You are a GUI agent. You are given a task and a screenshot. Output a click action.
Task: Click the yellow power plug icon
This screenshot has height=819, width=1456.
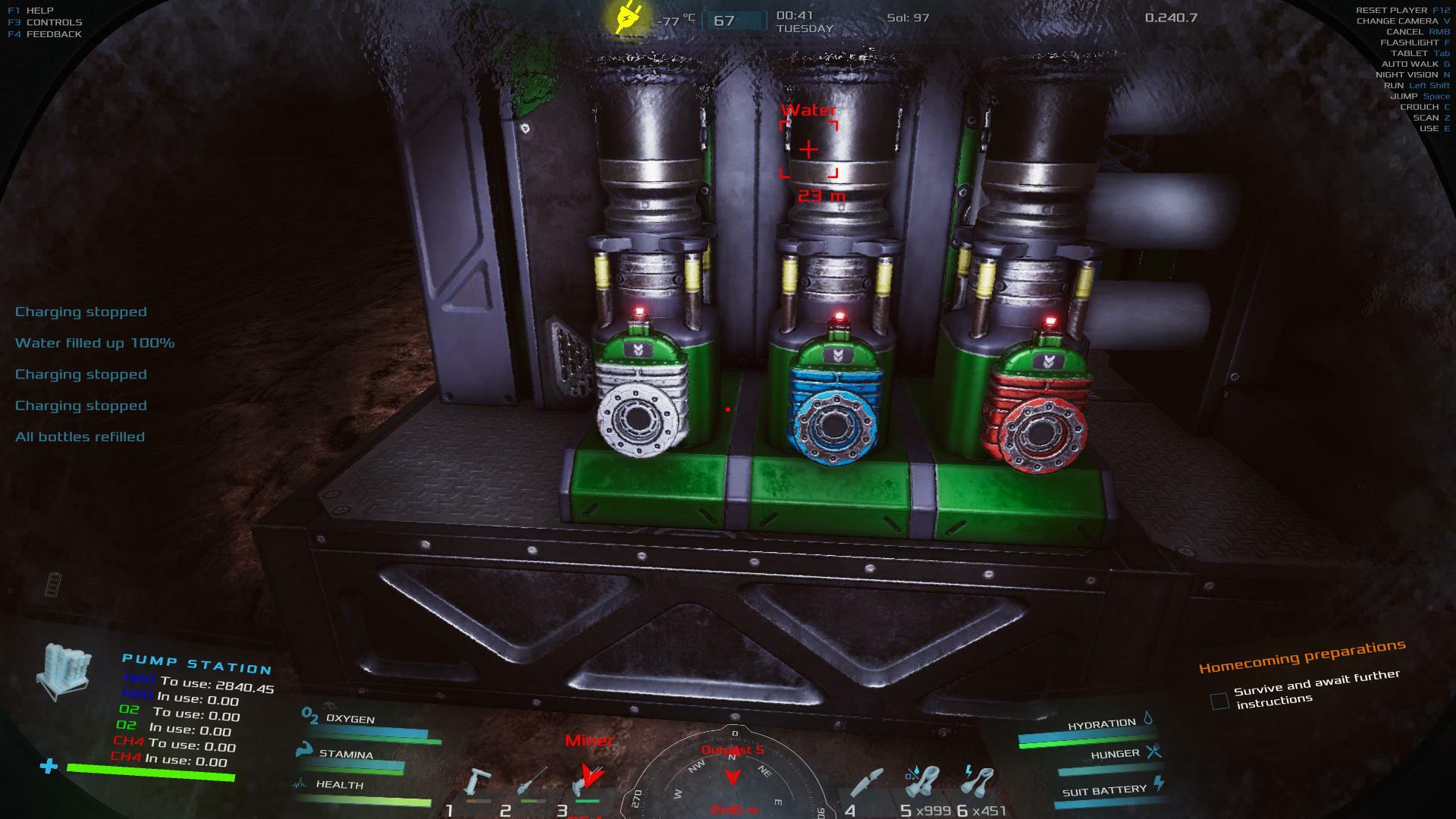(628, 18)
